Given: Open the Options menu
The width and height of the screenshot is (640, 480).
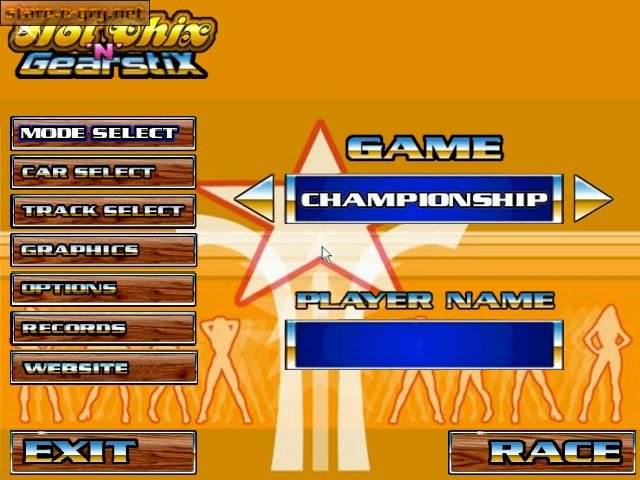Looking at the screenshot, I should pos(103,289).
